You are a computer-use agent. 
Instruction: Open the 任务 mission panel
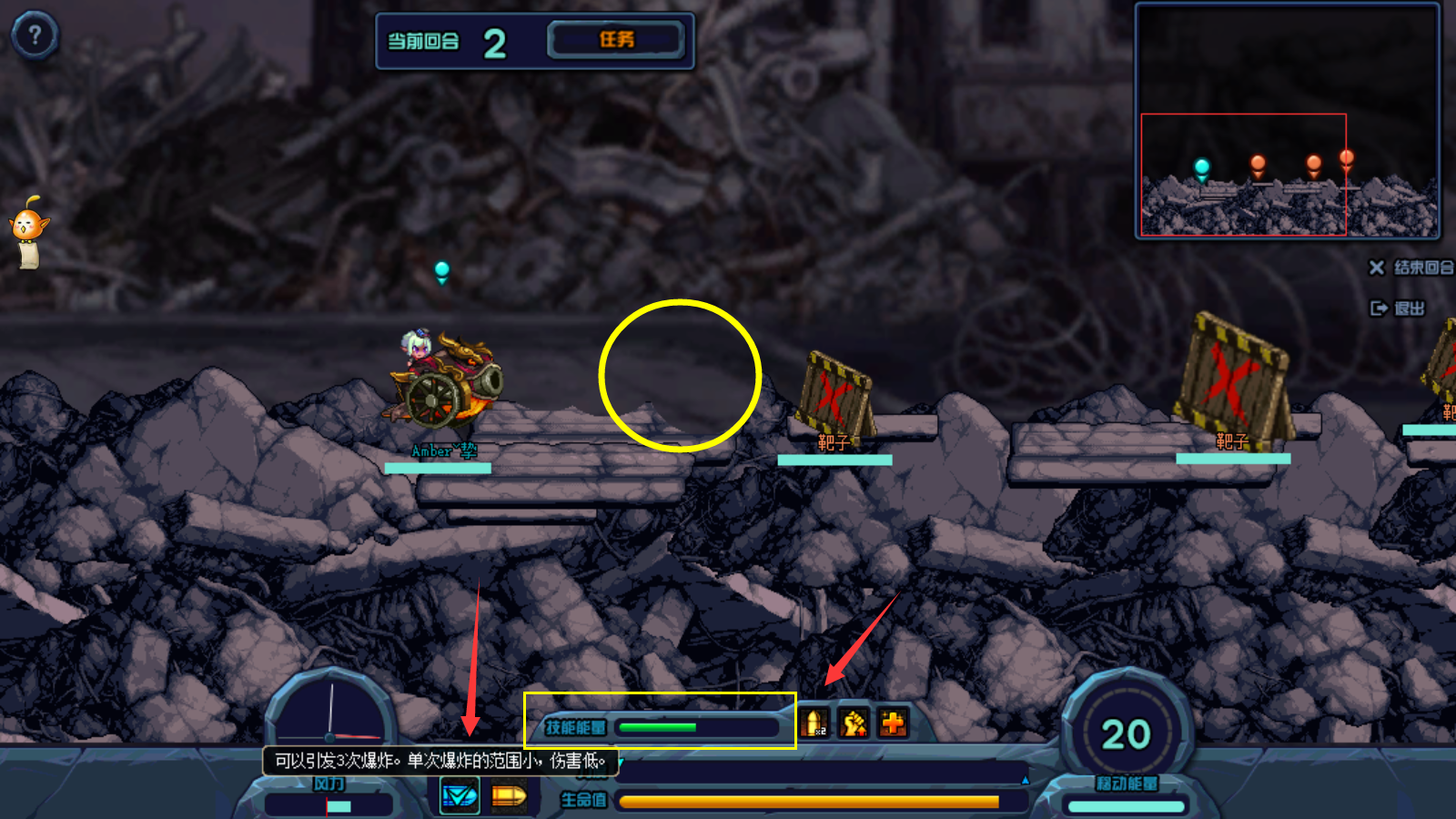pos(616,40)
